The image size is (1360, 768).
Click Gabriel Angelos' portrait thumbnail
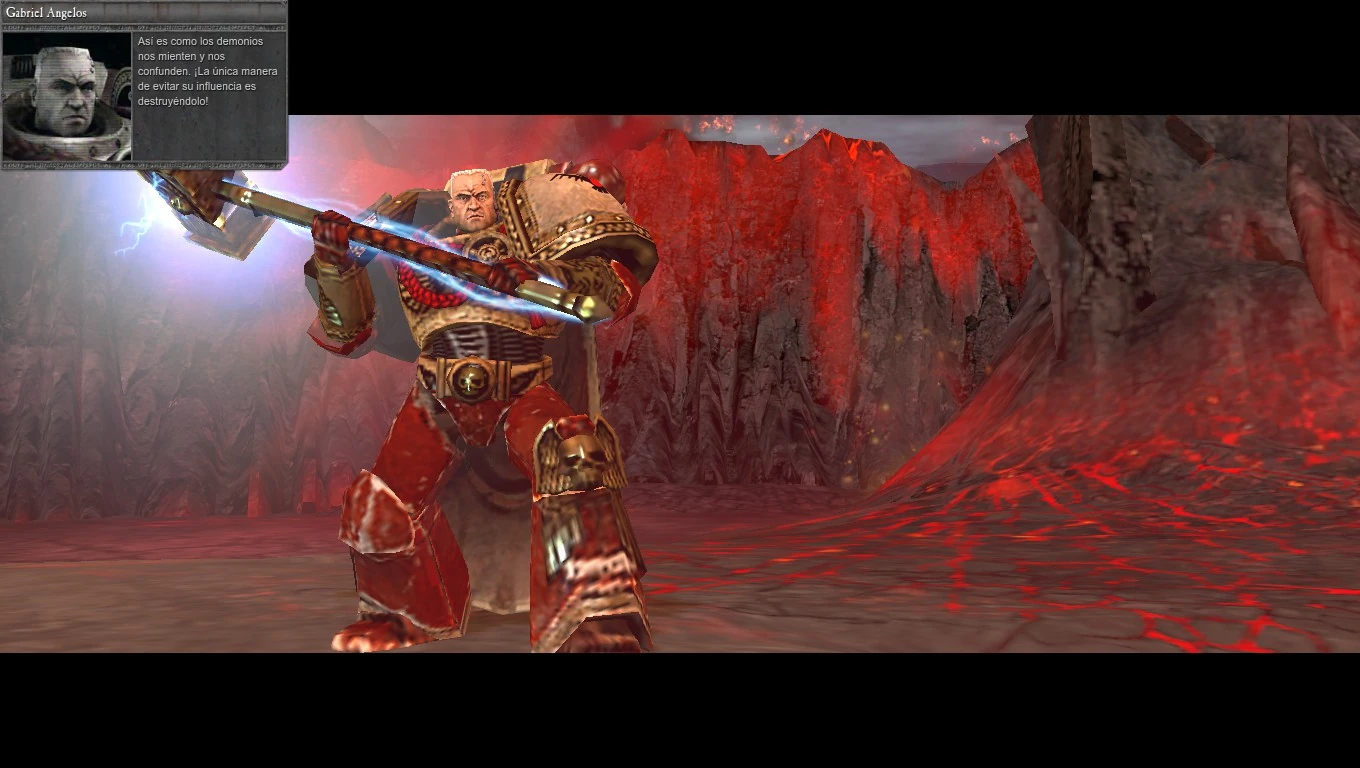click(x=65, y=95)
